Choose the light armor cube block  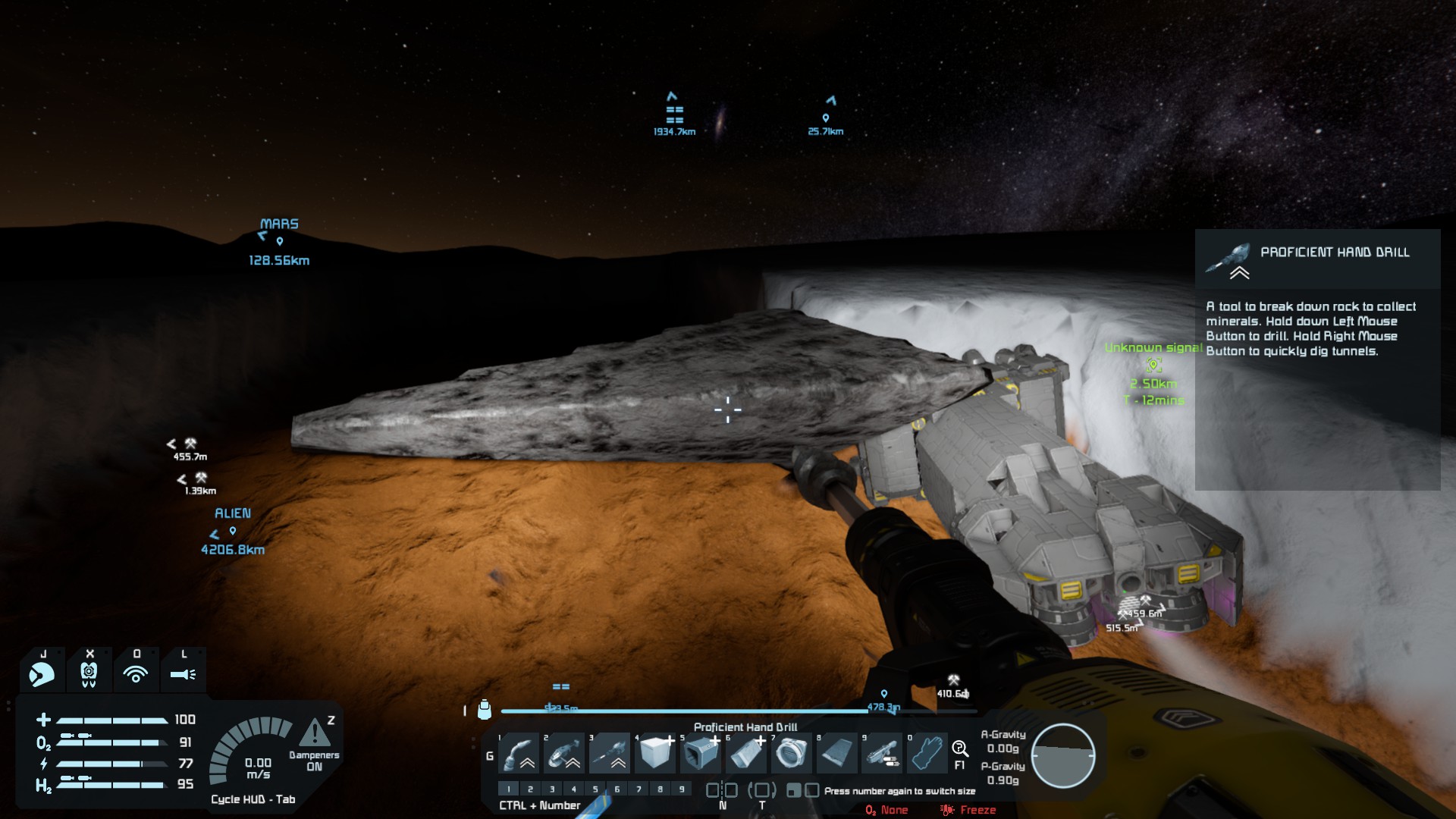pos(656,754)
